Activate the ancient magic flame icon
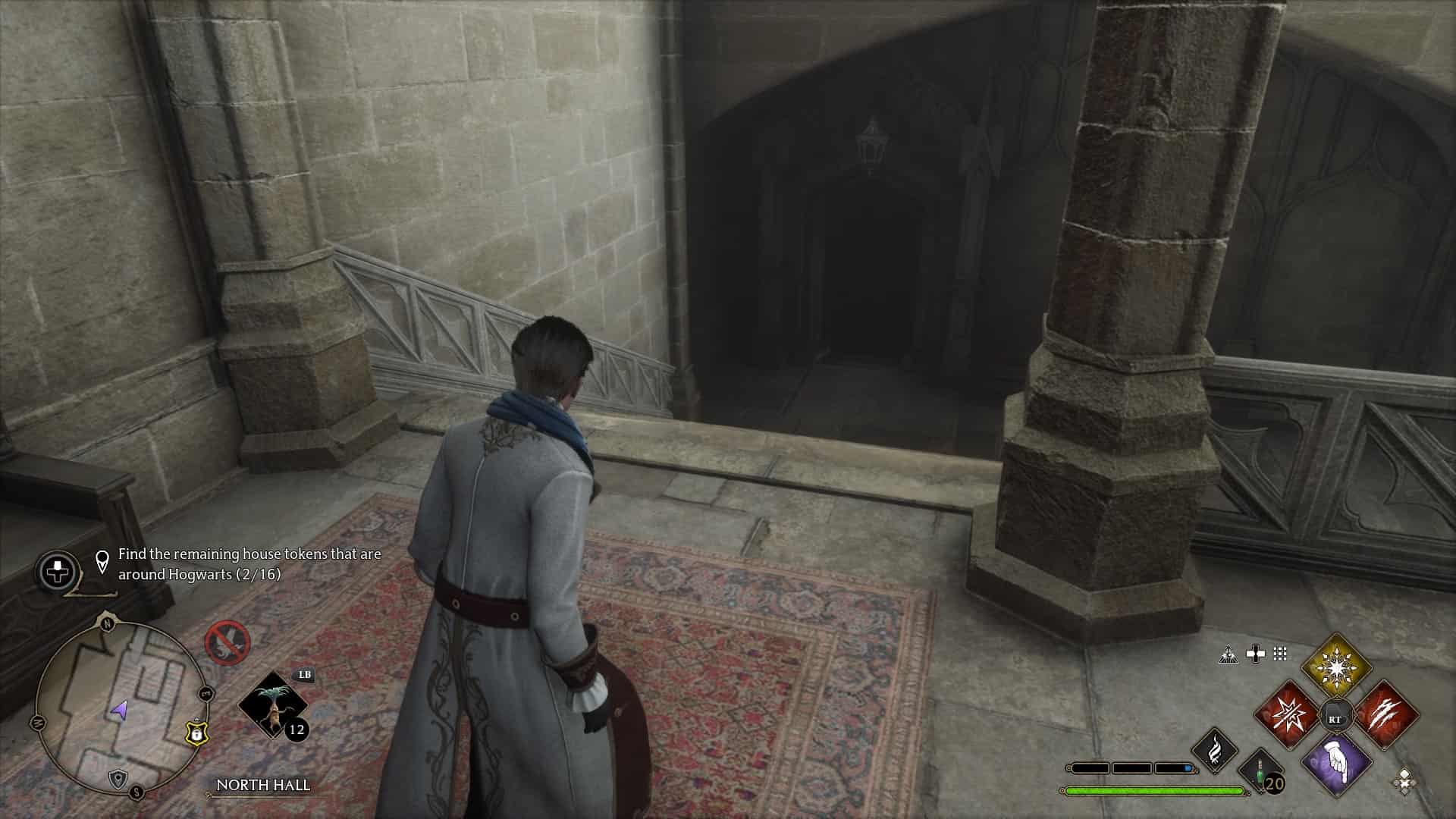 [1215, 749]
